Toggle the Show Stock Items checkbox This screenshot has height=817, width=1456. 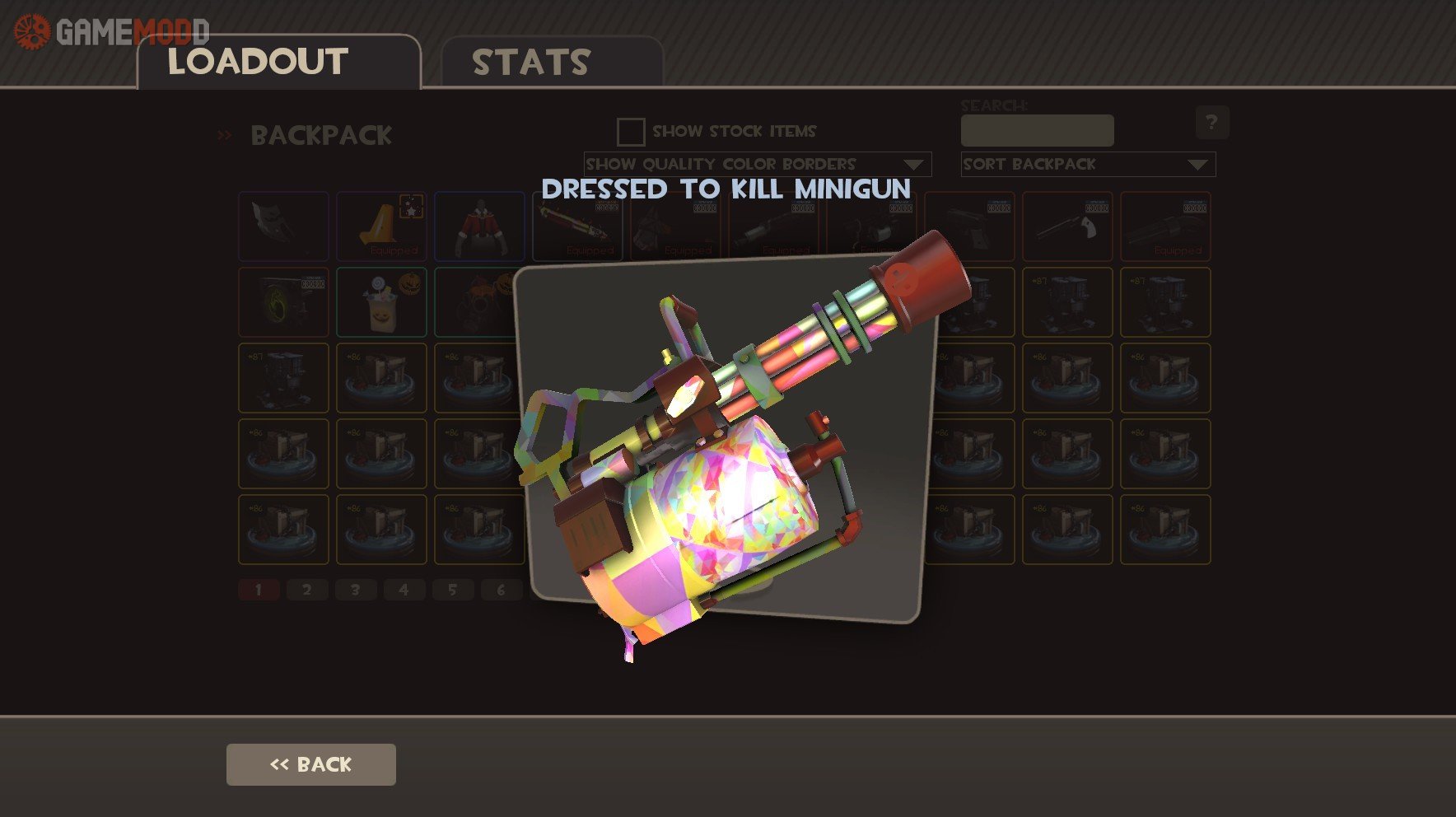631,132
